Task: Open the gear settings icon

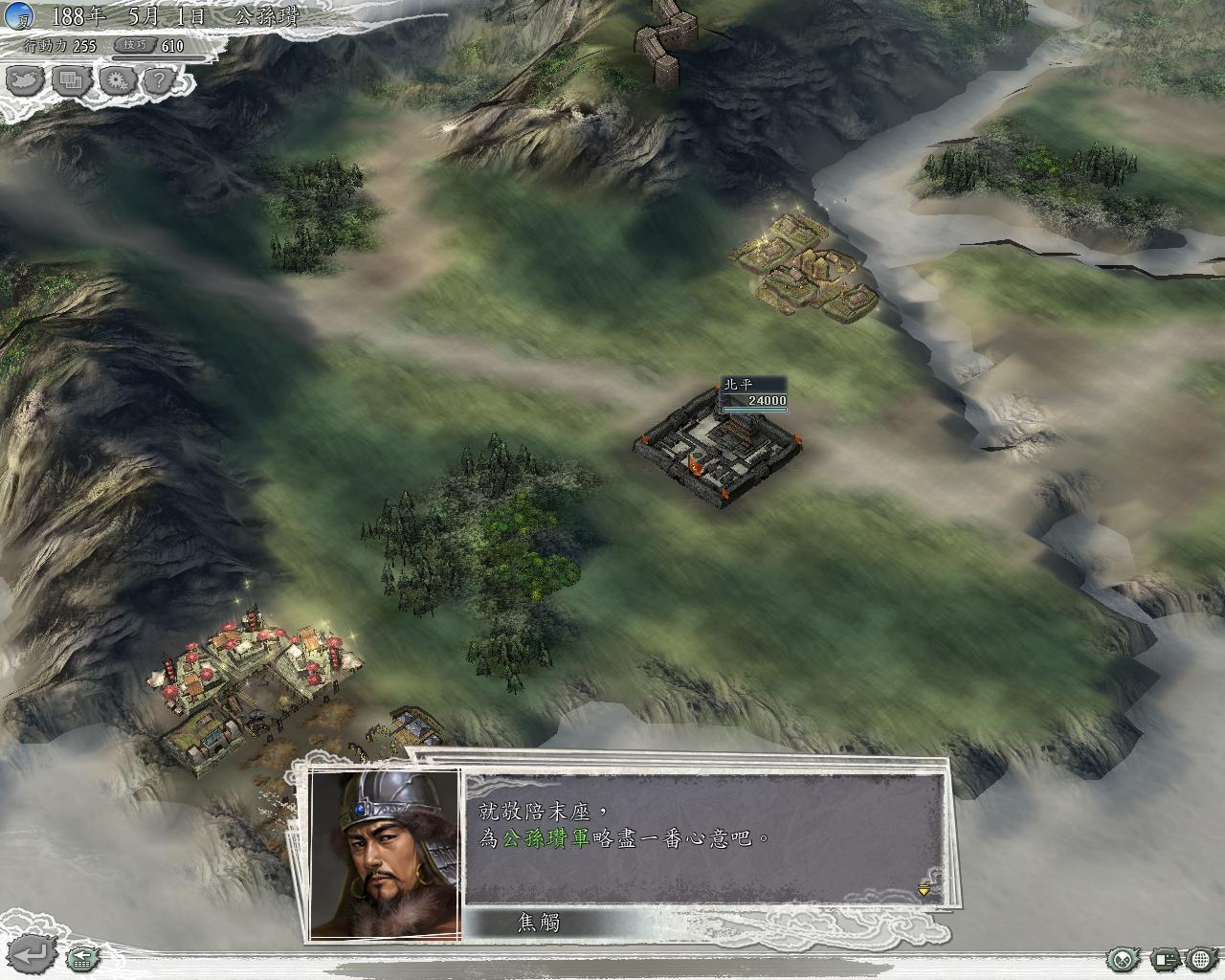Action: (x=117, y=81)
